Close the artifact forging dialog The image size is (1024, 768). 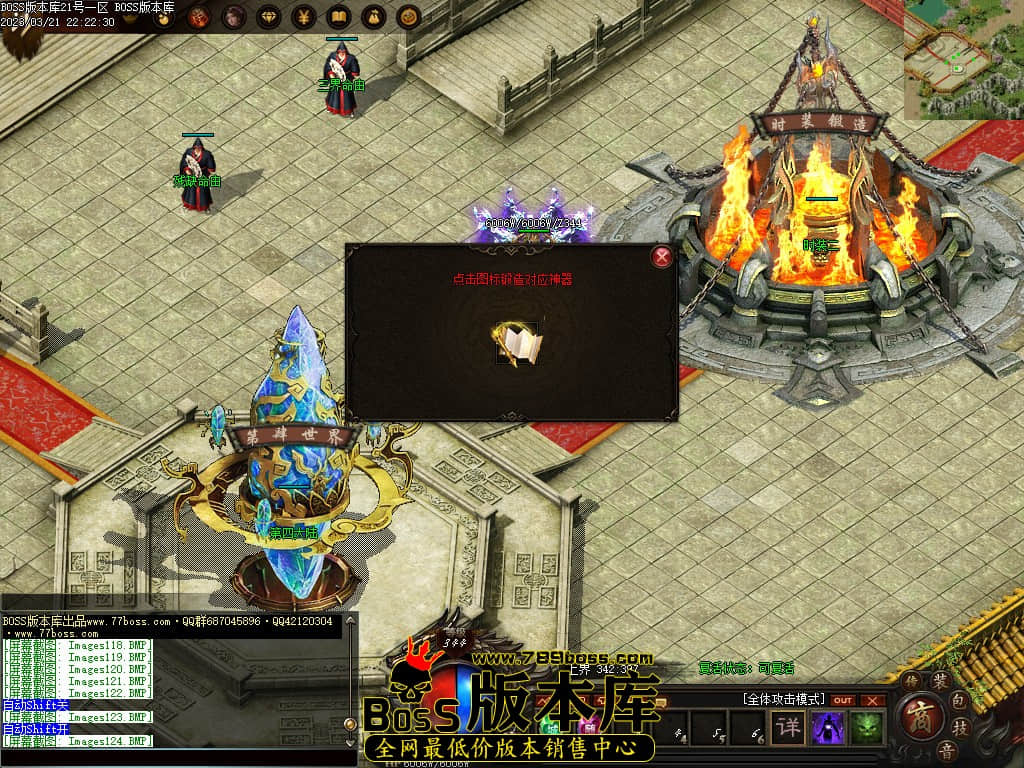662,257
